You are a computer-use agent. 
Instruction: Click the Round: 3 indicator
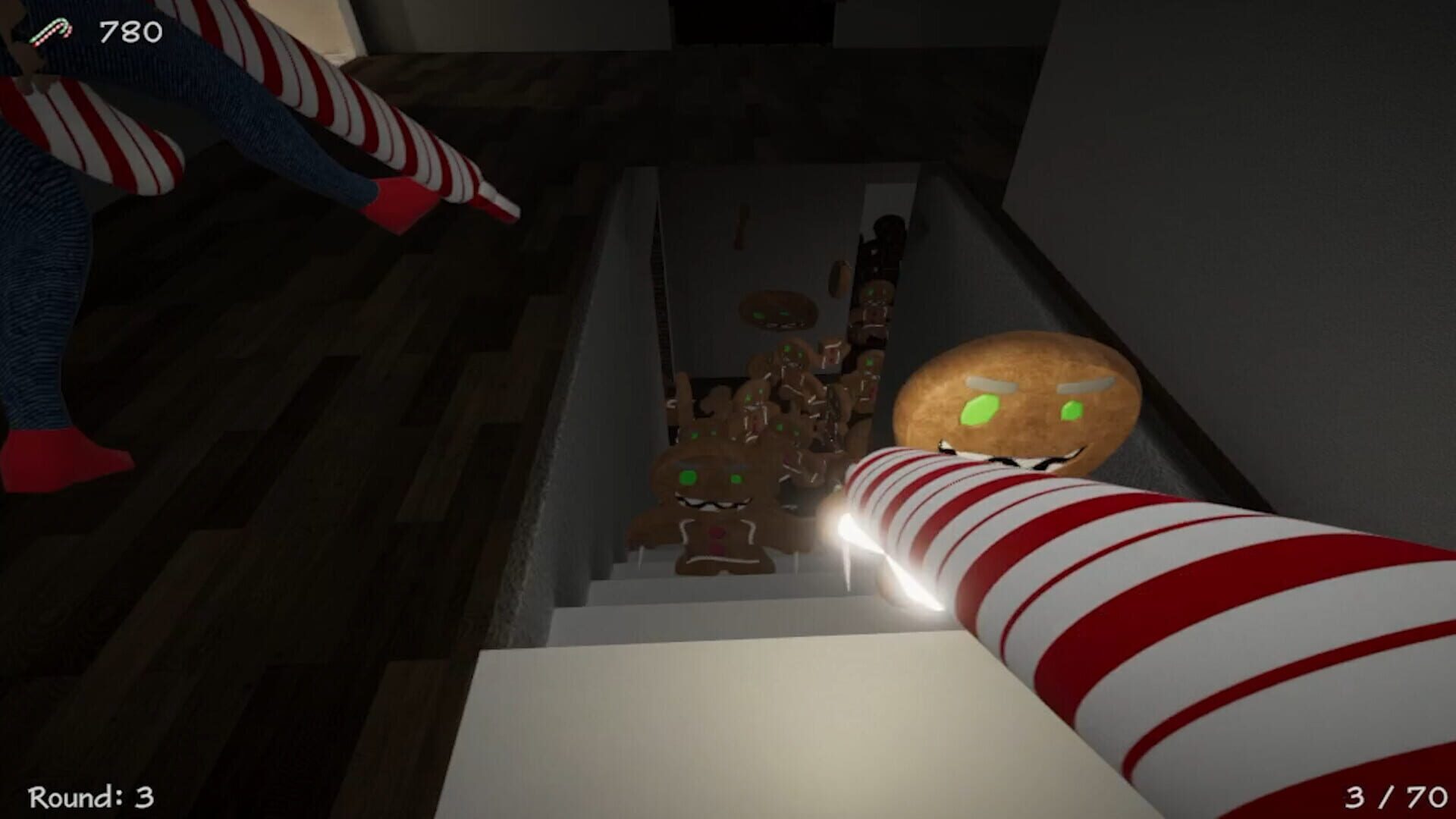pos(91,796)
